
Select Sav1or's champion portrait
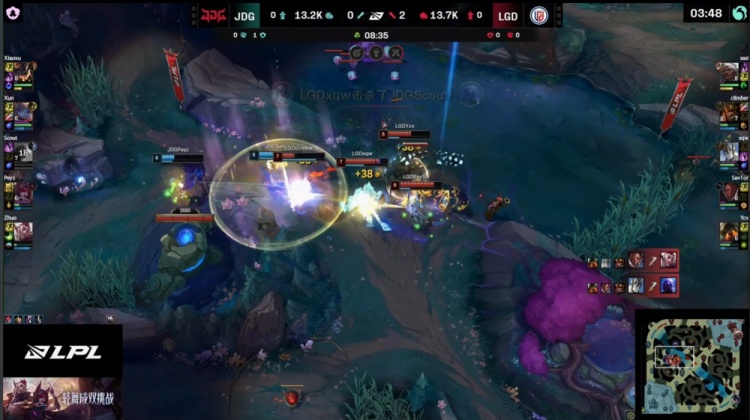point(728,192)
